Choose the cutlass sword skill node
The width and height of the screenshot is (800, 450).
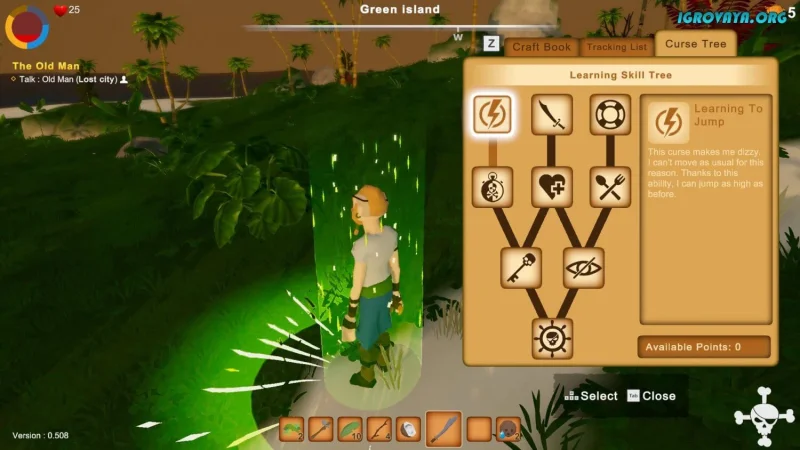[551, 115]
